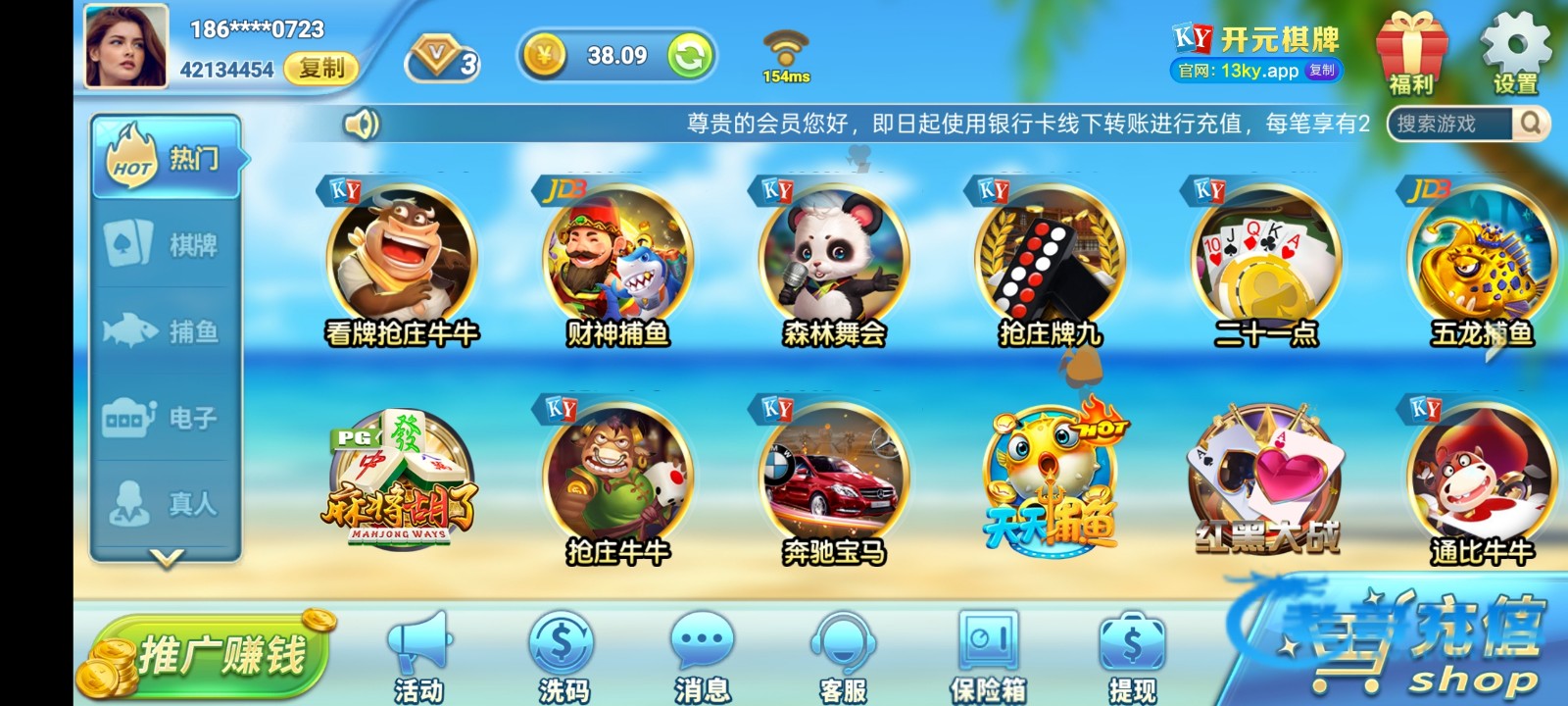This screenshot has width=1568, height=706.
Task: Select the 电子 category tab
Action: 167,418
